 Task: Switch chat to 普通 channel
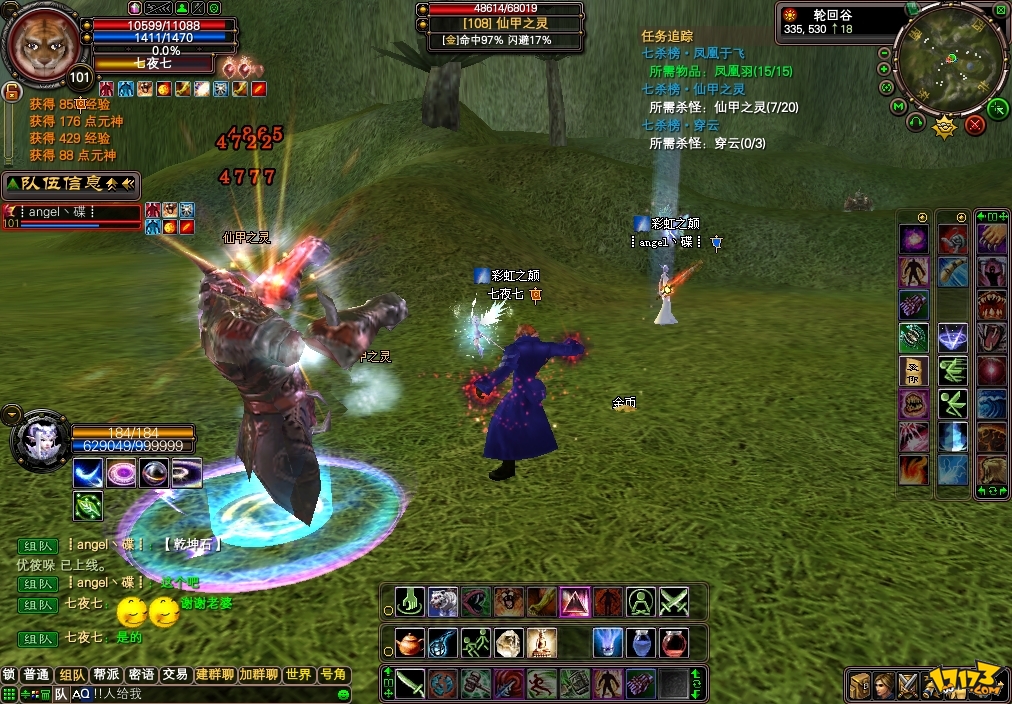[x=37, y=675]
